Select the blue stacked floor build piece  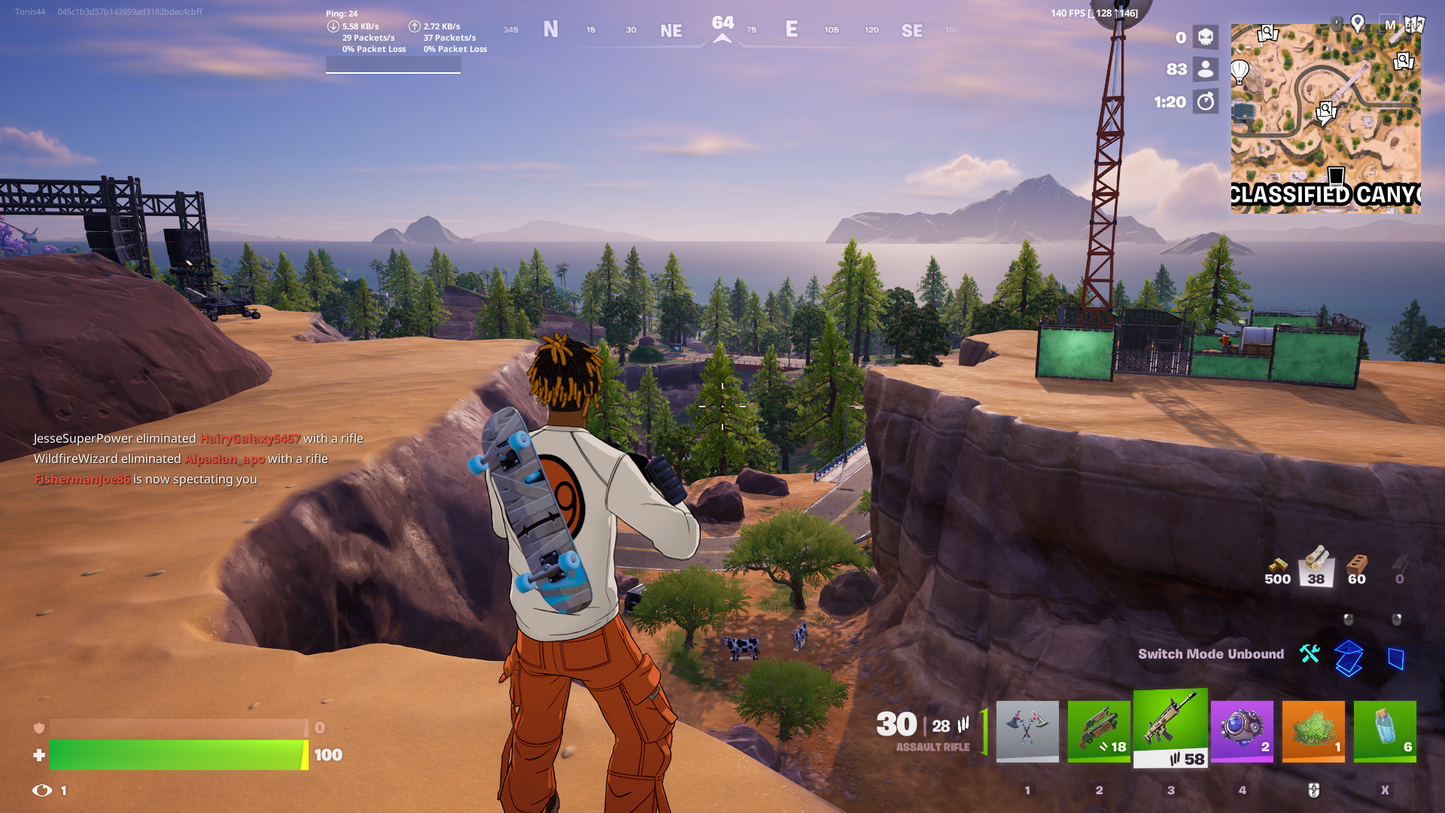1349,657
